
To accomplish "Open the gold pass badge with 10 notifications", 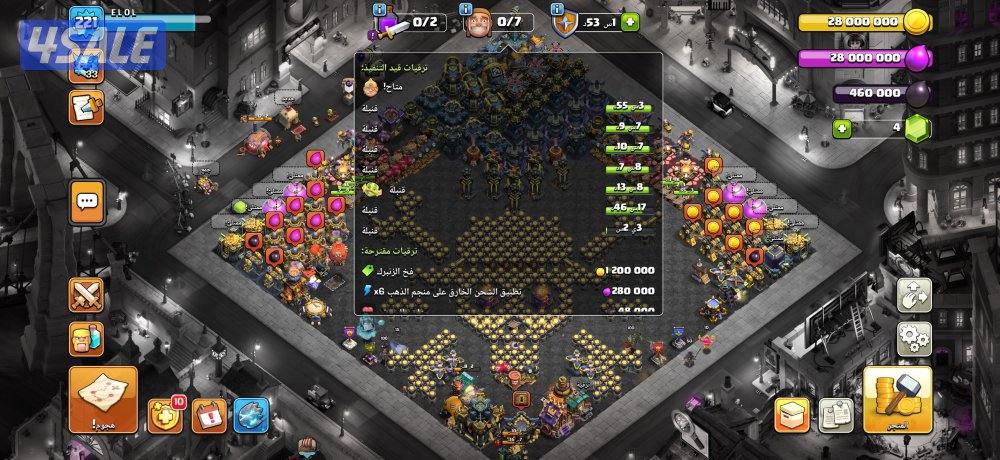I will tap(165, 414).
